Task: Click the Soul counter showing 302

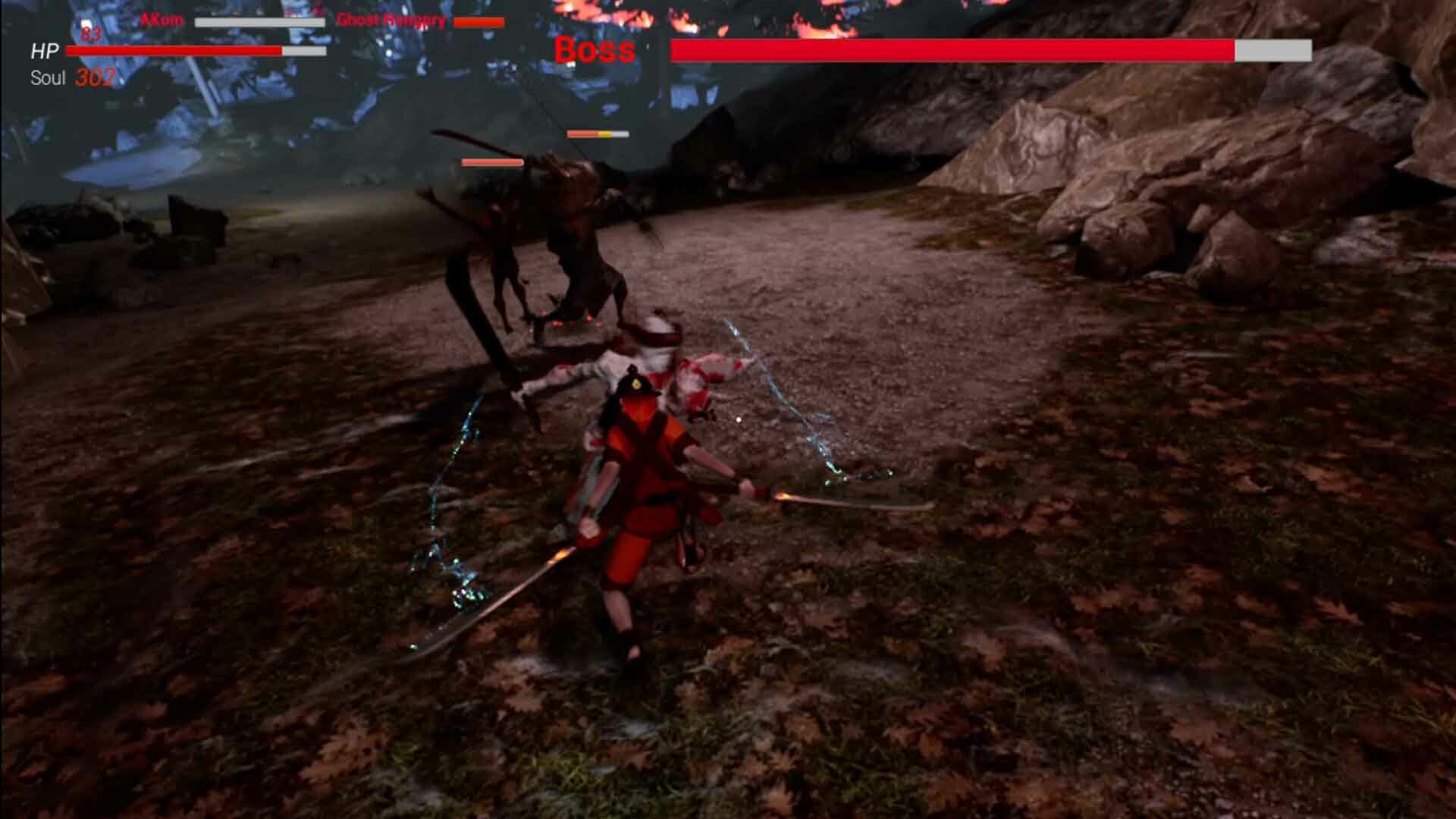Action: (93, 76)
